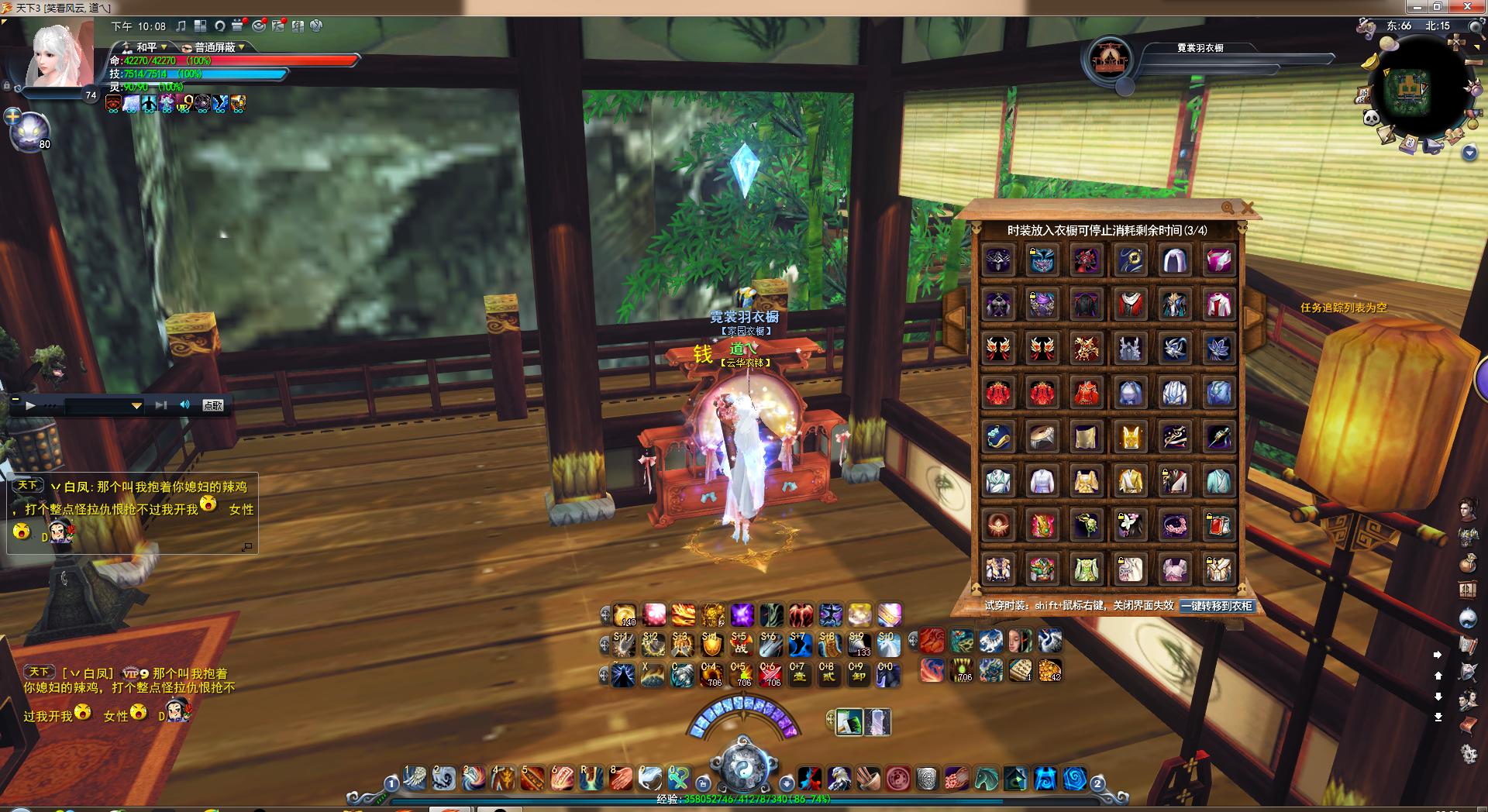
Task: Click the music note icon
Action: click(181, 26)
